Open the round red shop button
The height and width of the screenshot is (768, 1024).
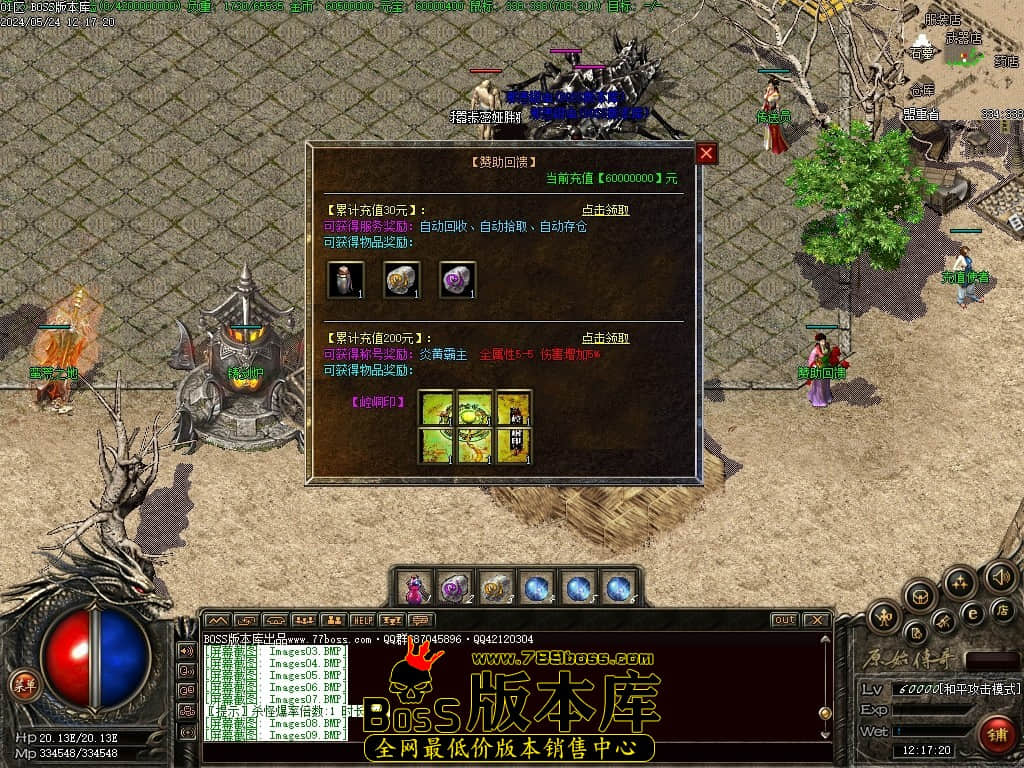point(995,734)
